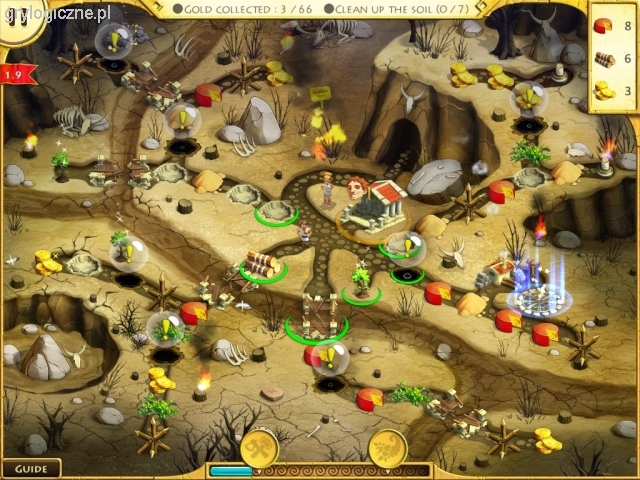Activate the crossed hammers bonus
Screen dimensions: 640x480
pyautogui.click(x=259, y=448)
